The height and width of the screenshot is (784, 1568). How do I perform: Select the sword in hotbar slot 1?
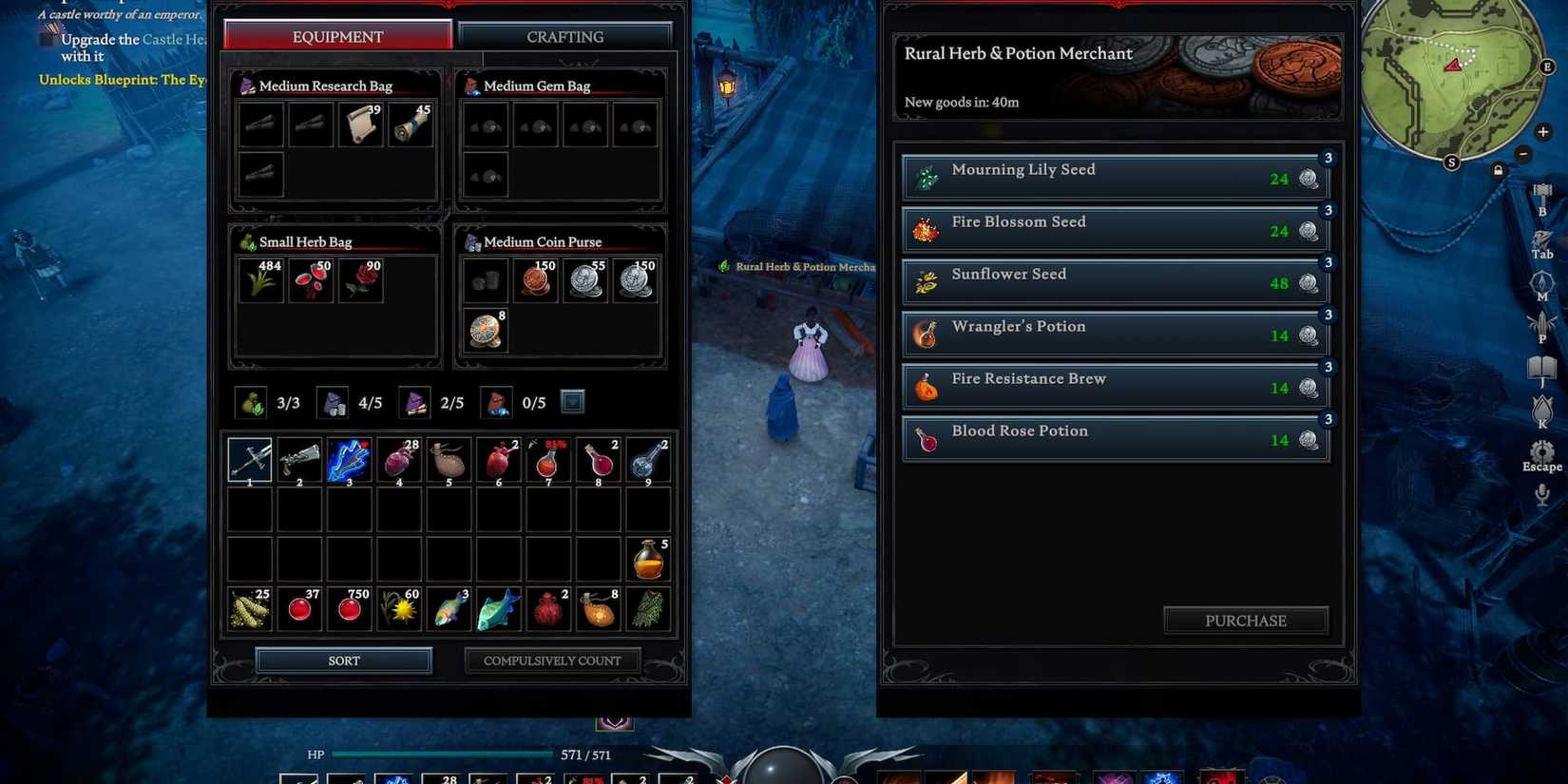pos(248,459)
